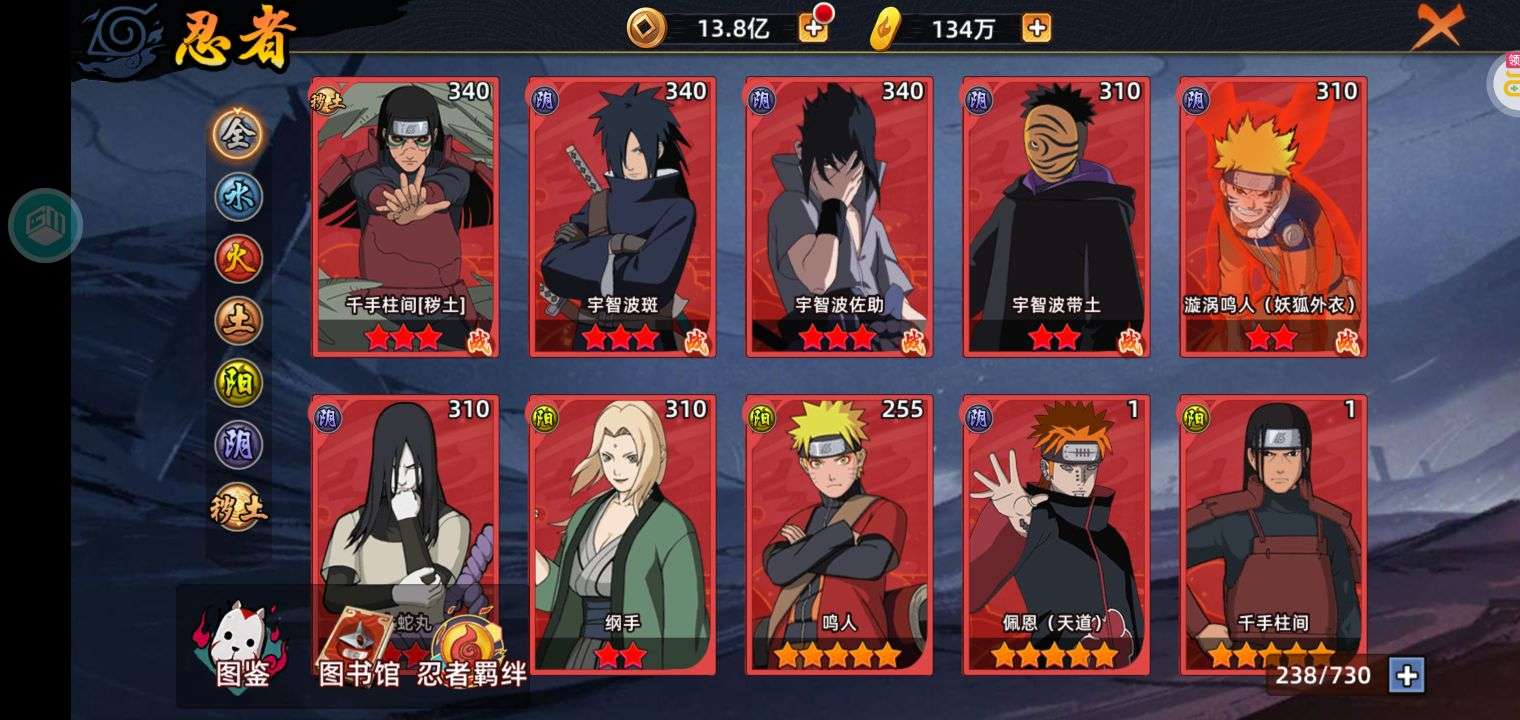Image resolution: width=1520 pixels, height=720 pixels.
Task: Filter ninjas by 阴 (yin) type
Action: click(238, 445)
